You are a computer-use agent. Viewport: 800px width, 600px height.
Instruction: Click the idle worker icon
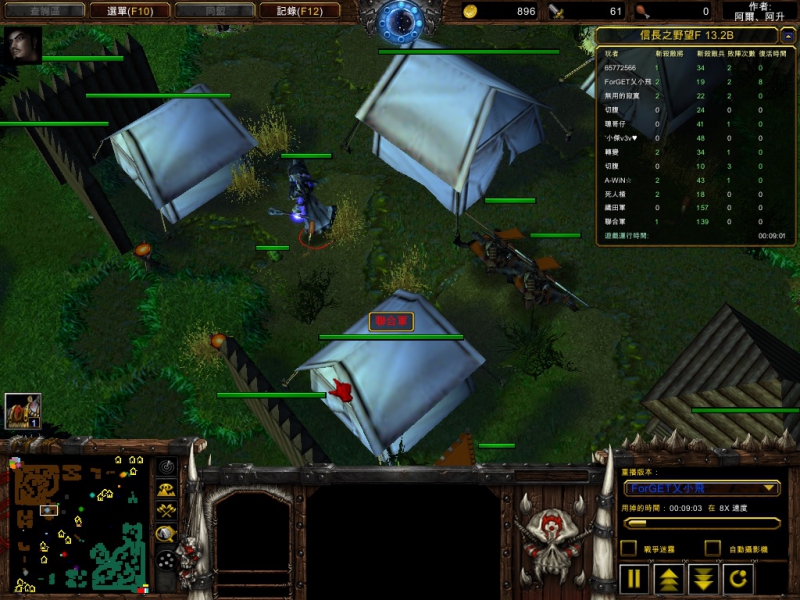click(x=23, y=411)
